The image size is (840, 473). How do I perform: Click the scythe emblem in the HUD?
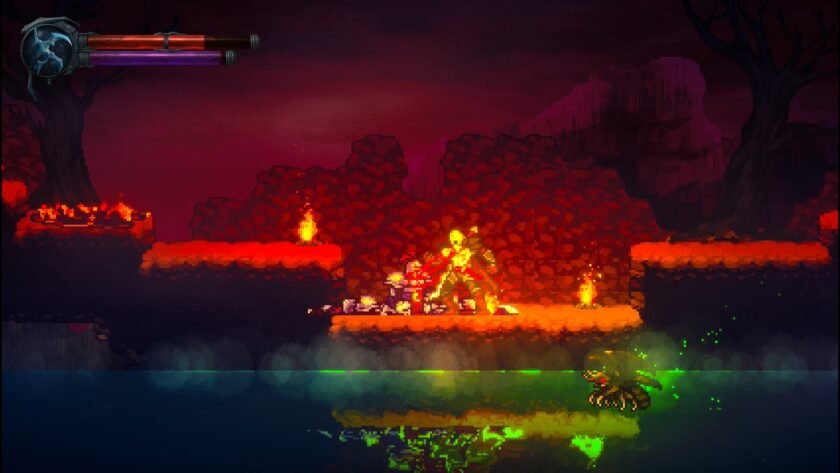(x=47, y=48)
